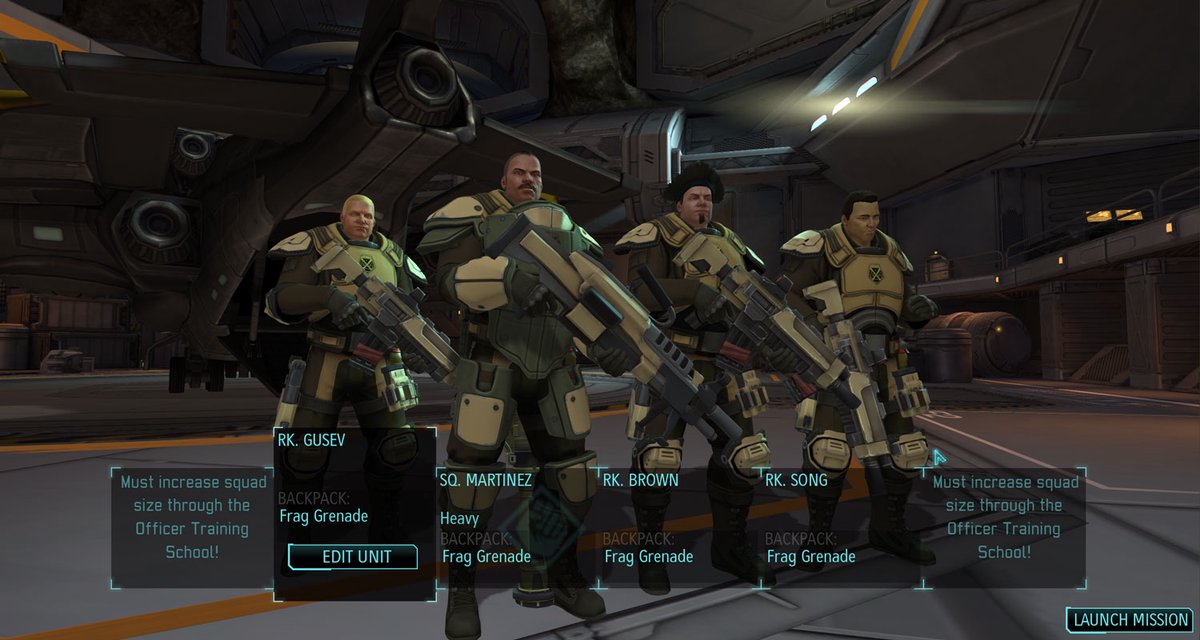The width and height of the screenshot is (1200, 640).
Task: Edit unit Rk. Gusev
Action: [x=353, y=557]
